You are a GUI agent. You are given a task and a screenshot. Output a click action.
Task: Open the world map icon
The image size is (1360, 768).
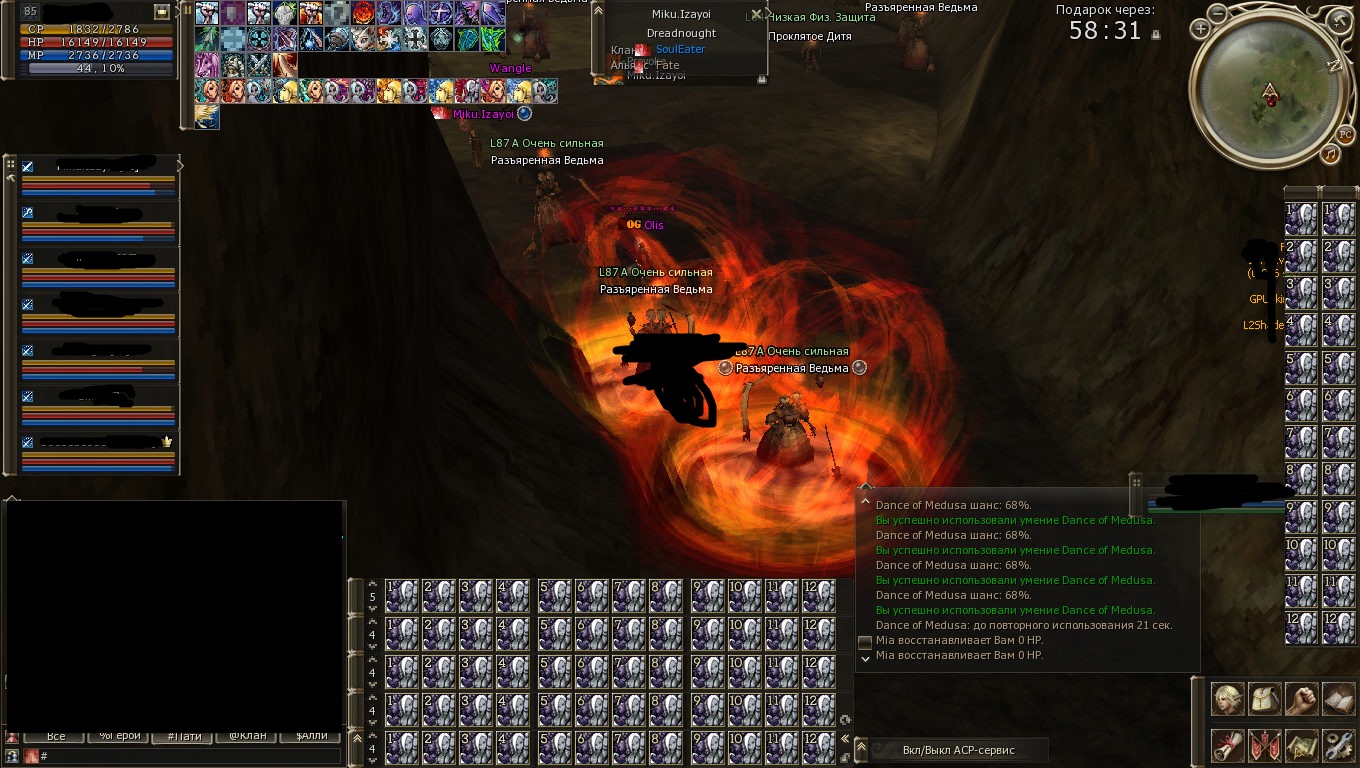[x=1301, y=745]
